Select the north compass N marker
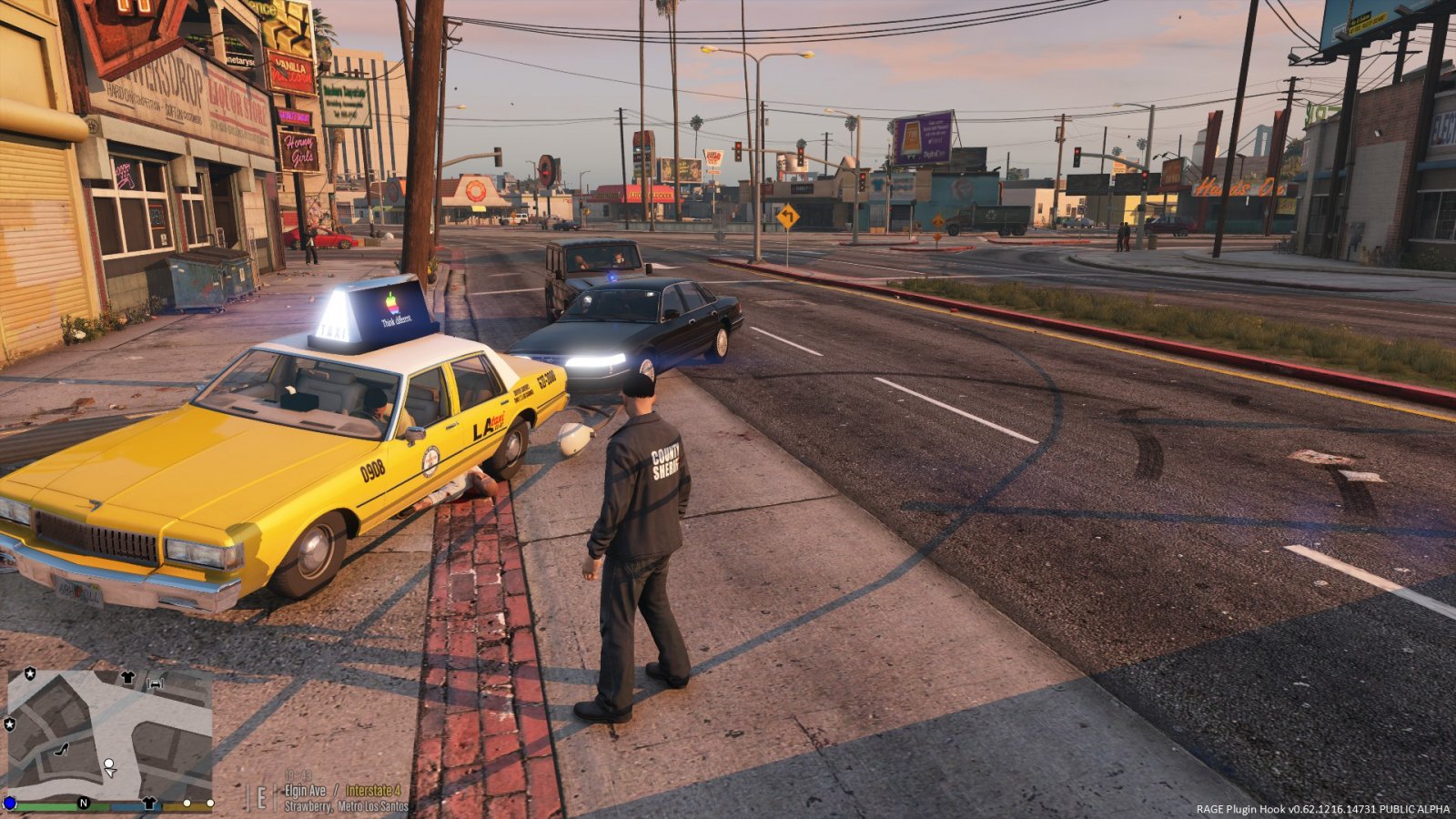 click(x=83, y=803)
